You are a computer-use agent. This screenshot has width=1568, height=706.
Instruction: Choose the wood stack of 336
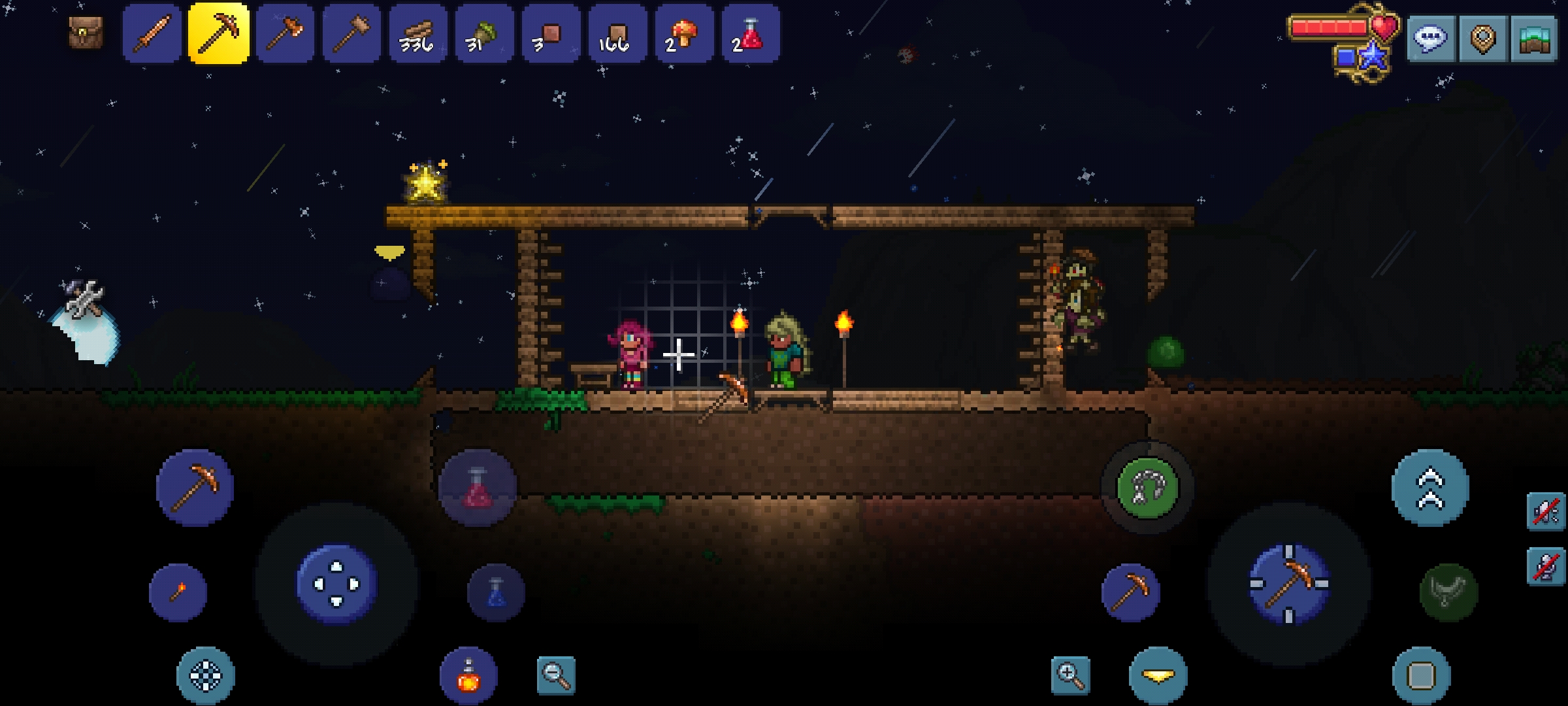[418, 34]
